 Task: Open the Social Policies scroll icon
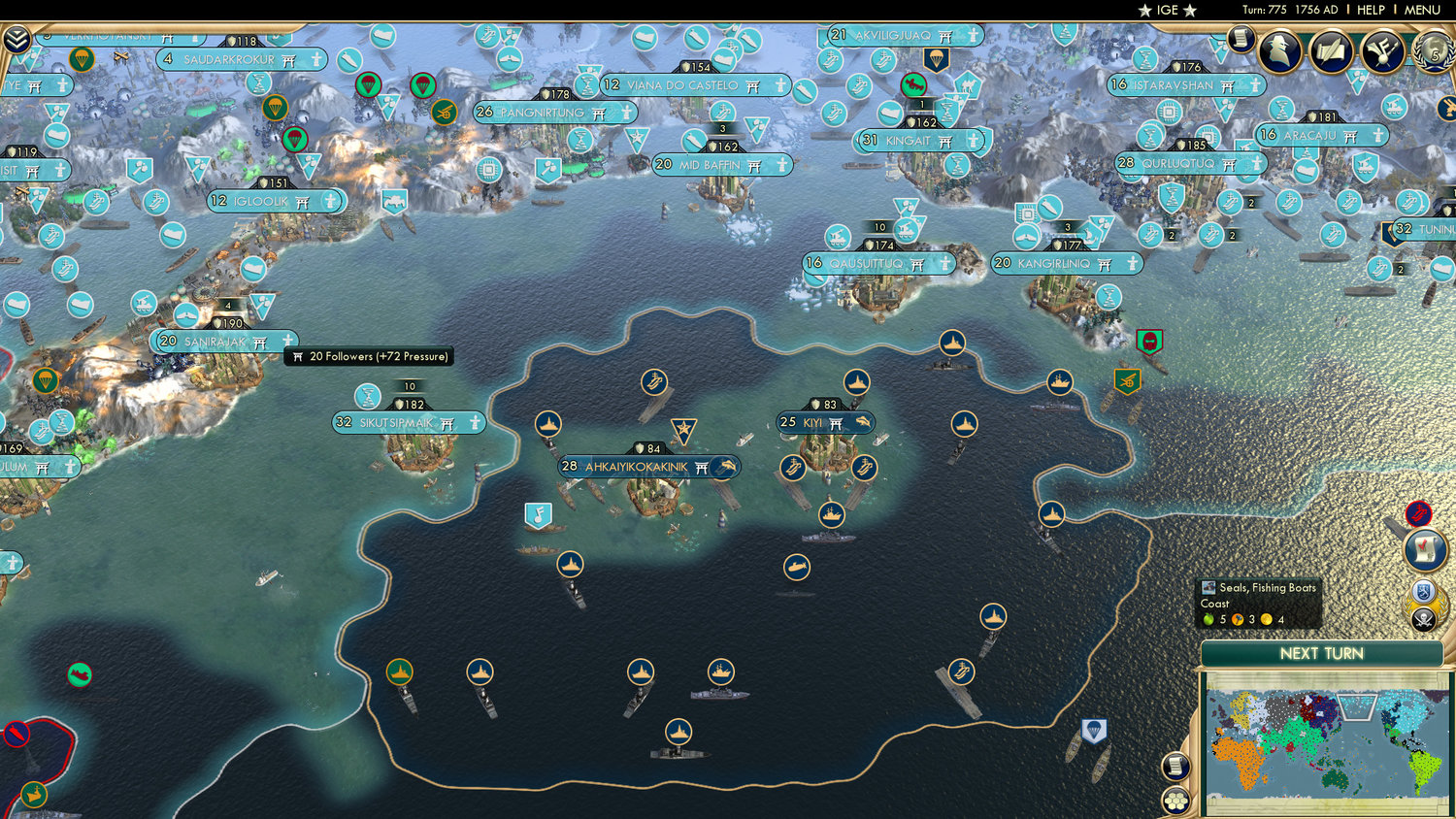(x=1330, y=50)
